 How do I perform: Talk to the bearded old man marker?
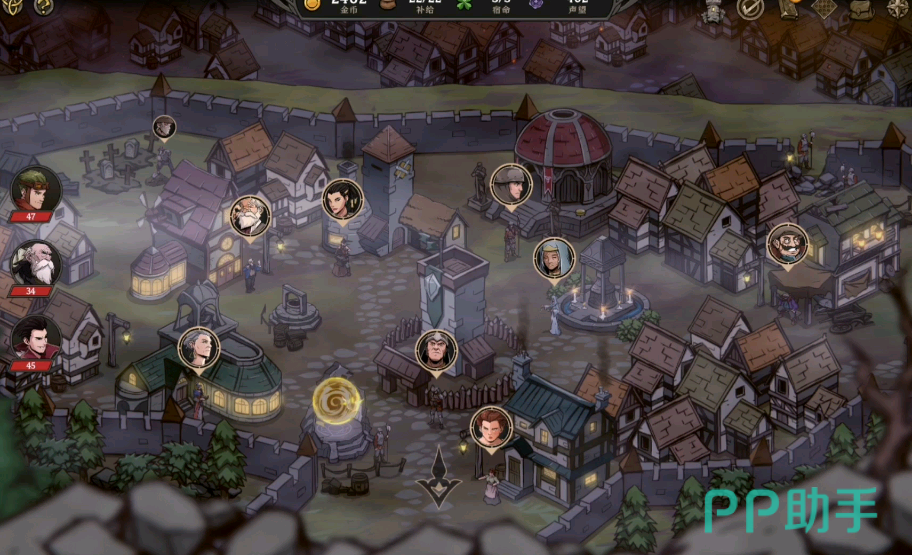[x=247, y=214]
